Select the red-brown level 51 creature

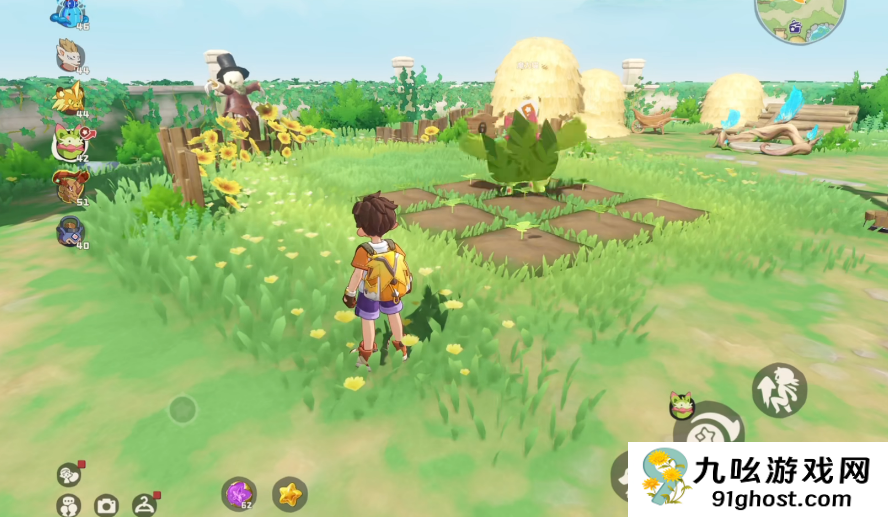coord(70,185)
